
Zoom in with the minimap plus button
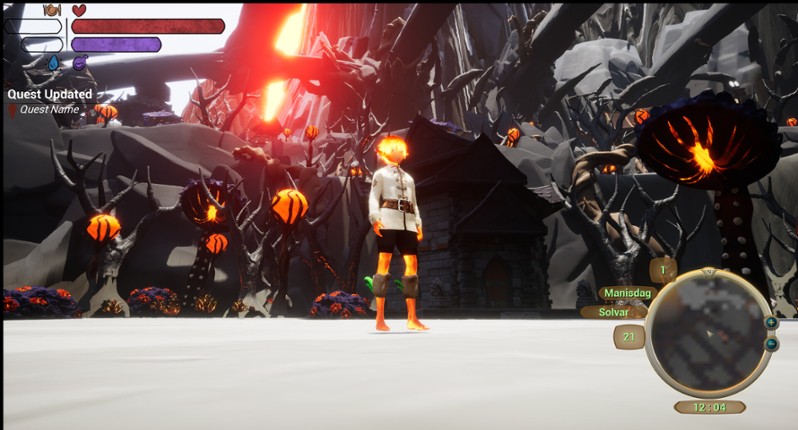771,322
